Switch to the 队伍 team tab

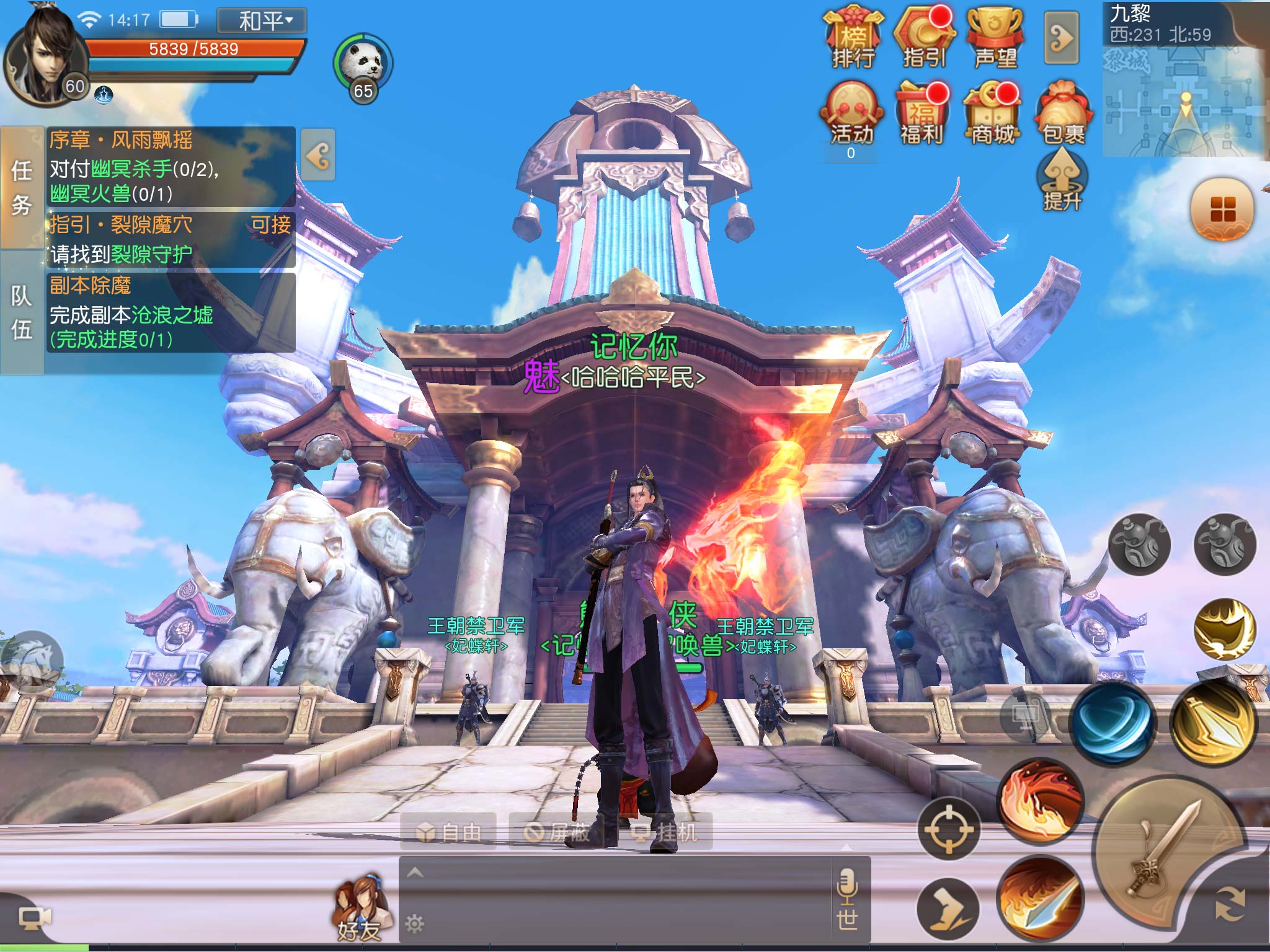[22, 312]
